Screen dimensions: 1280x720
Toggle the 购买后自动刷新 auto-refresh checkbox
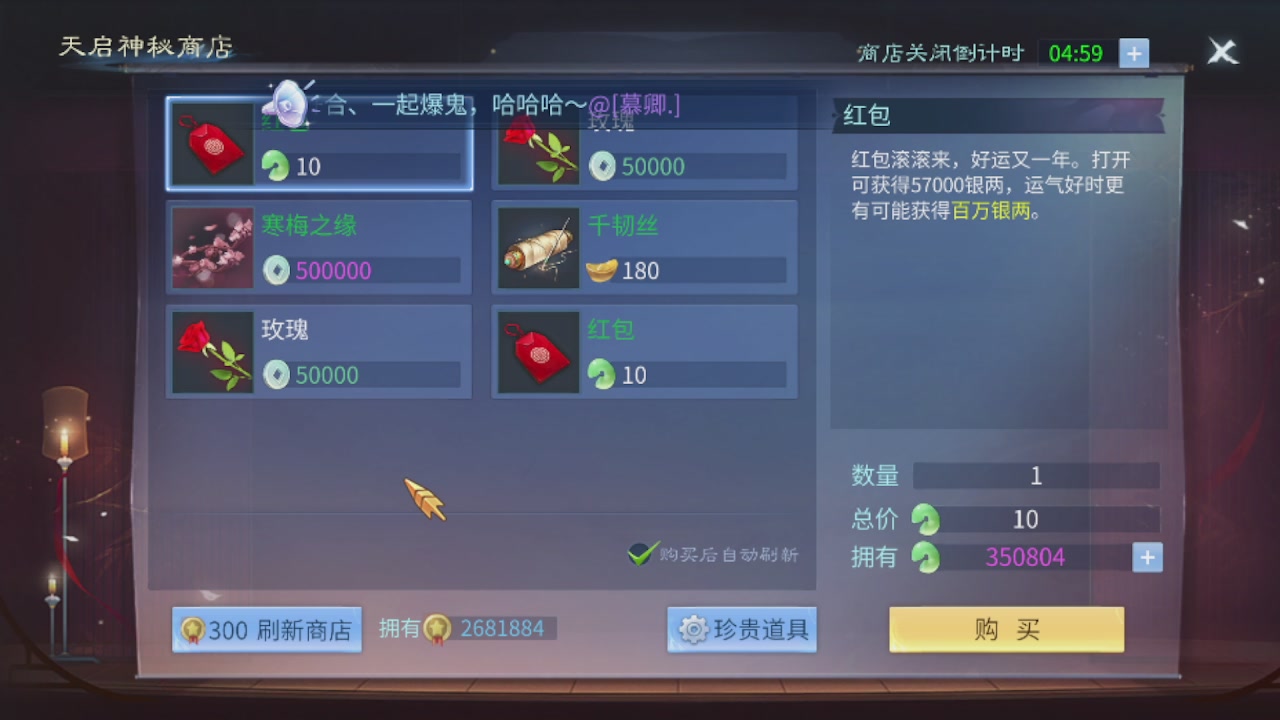click(641, 552)
